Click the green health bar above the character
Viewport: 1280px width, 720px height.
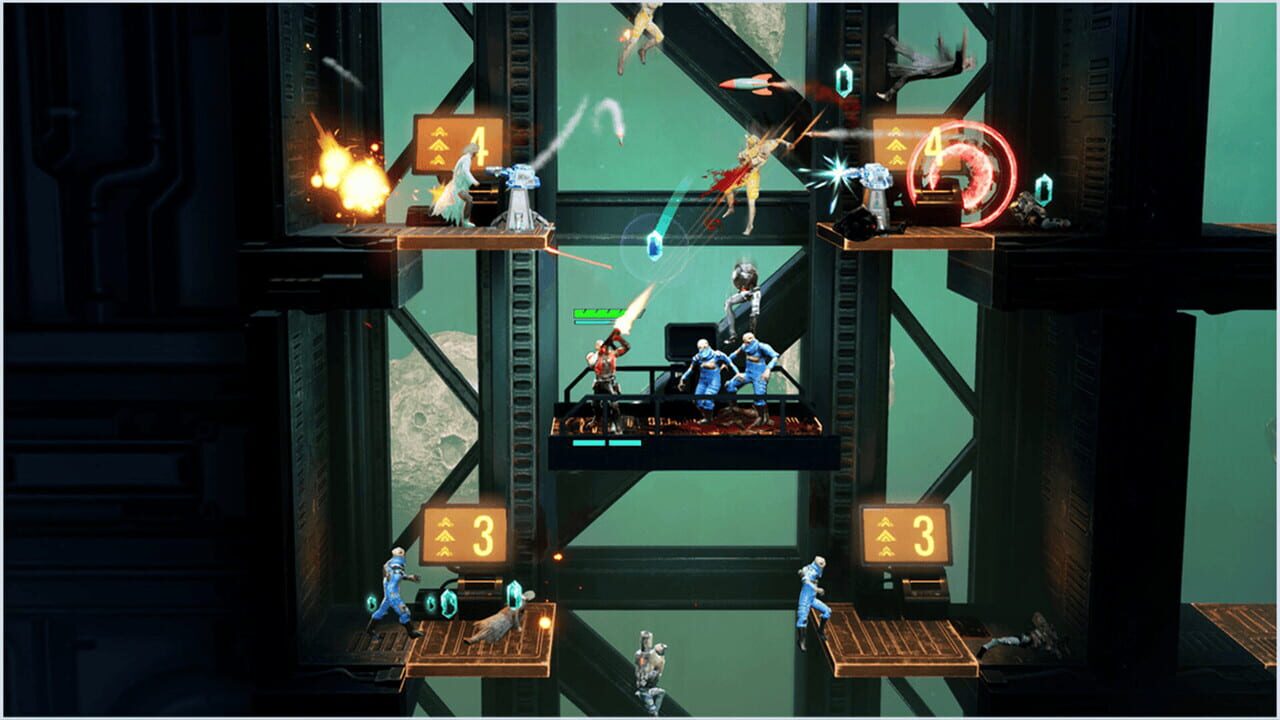click(597, 313)
